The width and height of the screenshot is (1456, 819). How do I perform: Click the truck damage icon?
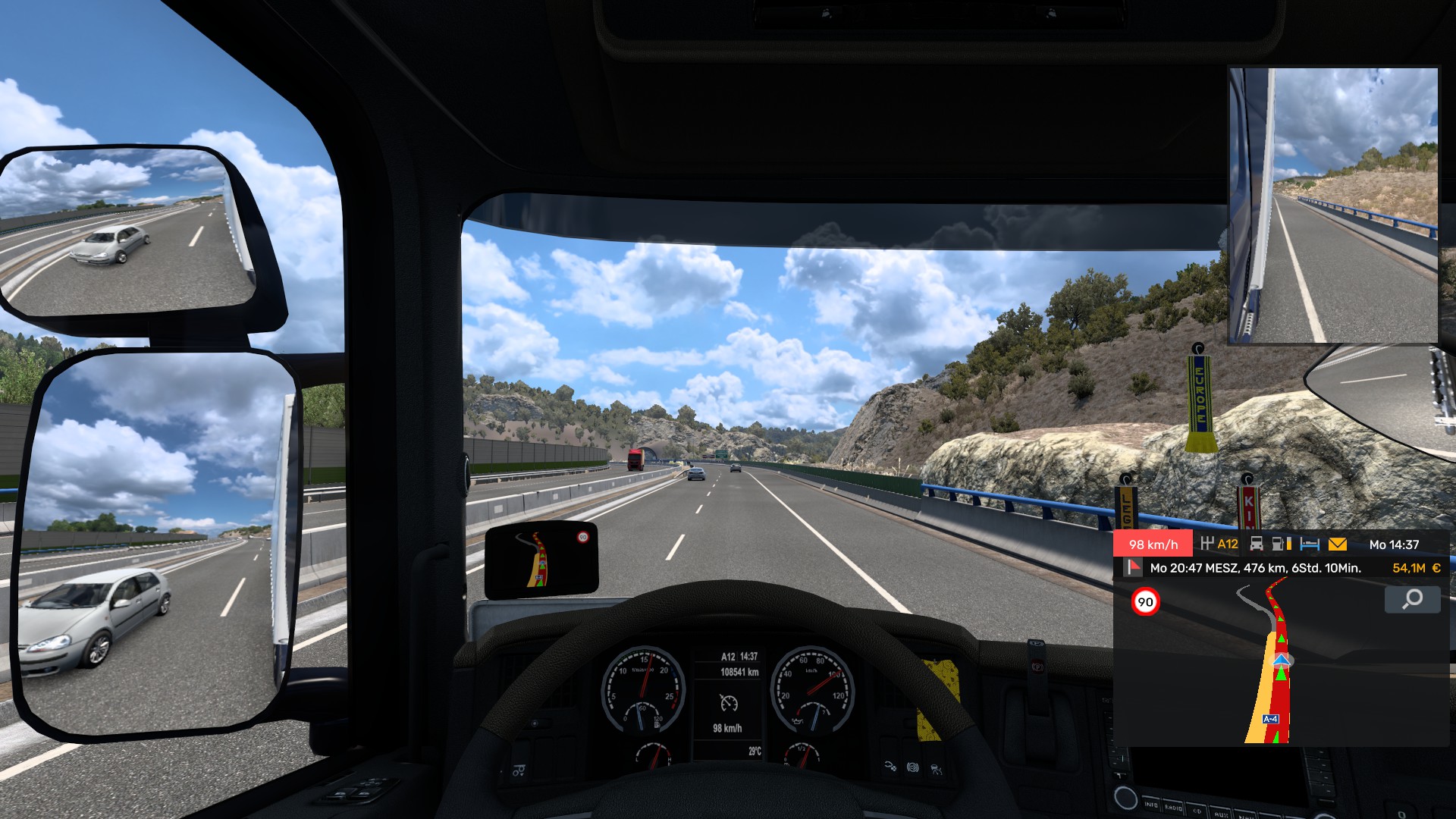coord(1257,544)
